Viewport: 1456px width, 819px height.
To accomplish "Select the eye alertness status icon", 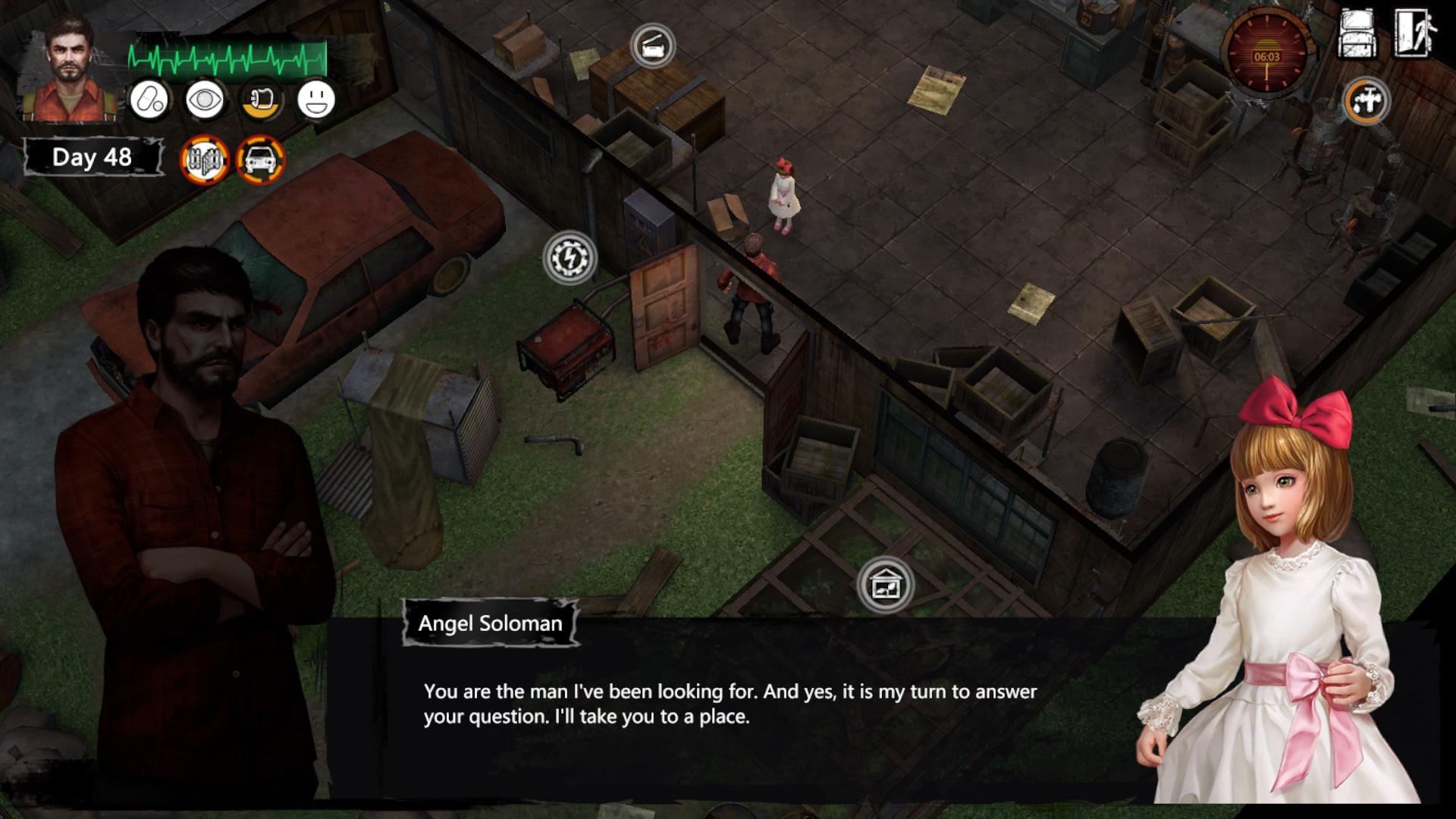I will click(x=205, y=100).
